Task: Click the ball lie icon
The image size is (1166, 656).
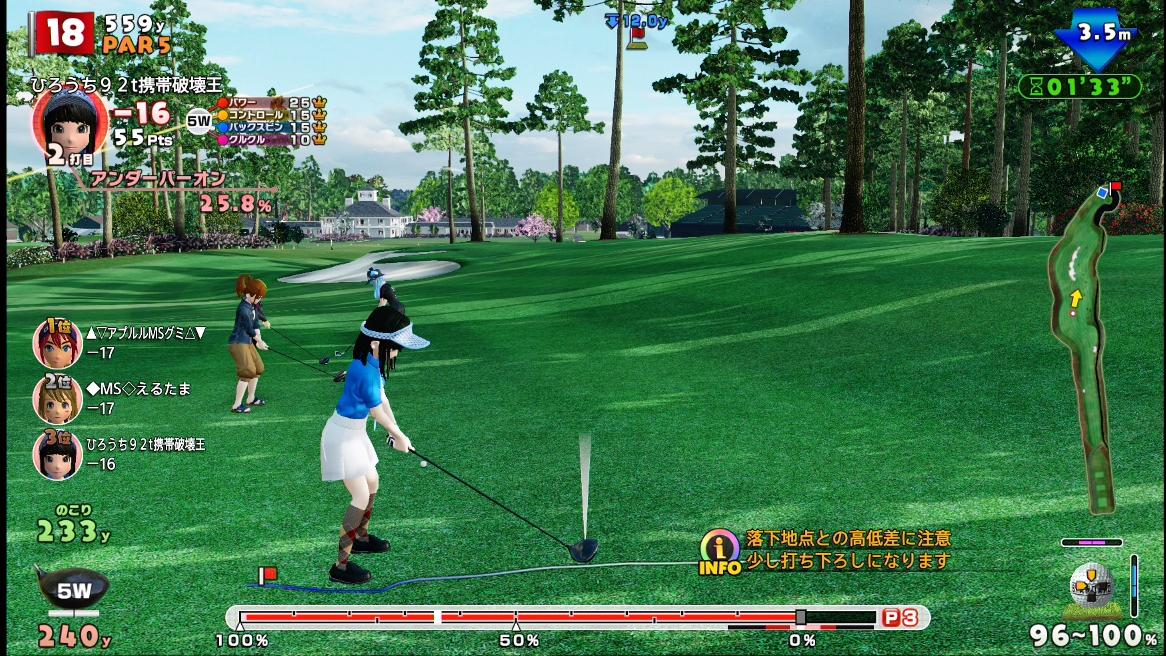Action: tap(1091, 590)
